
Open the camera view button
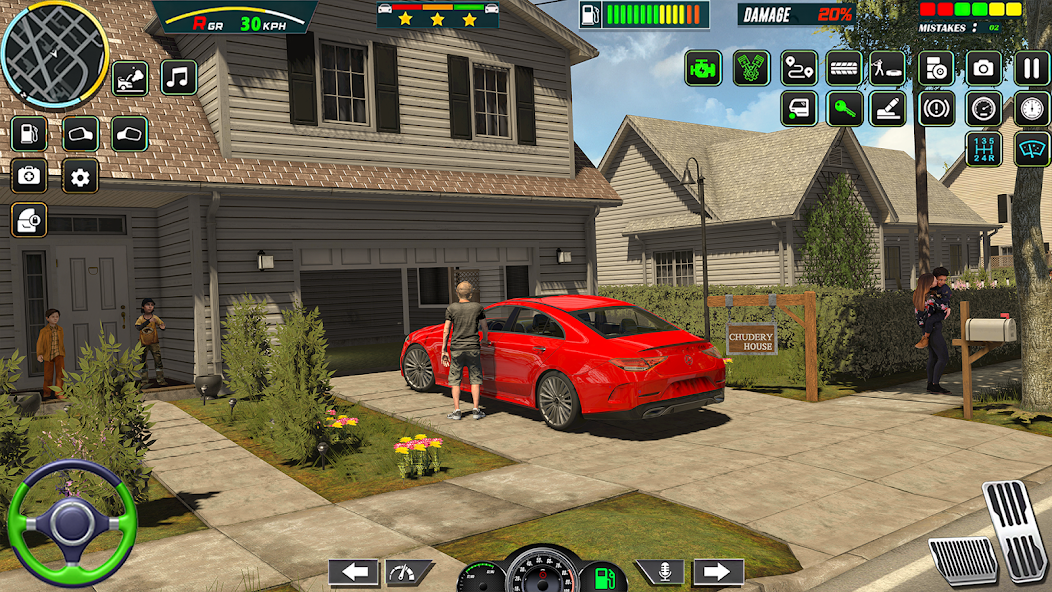click(983, 68)
